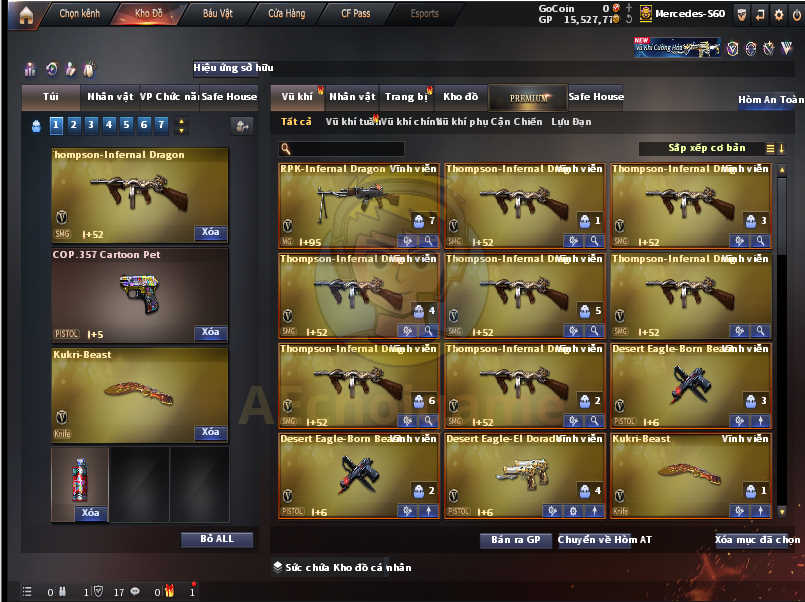Click Xóa mục đã chọn button
The width and height of the screenshot is (805, 602).
757,540
